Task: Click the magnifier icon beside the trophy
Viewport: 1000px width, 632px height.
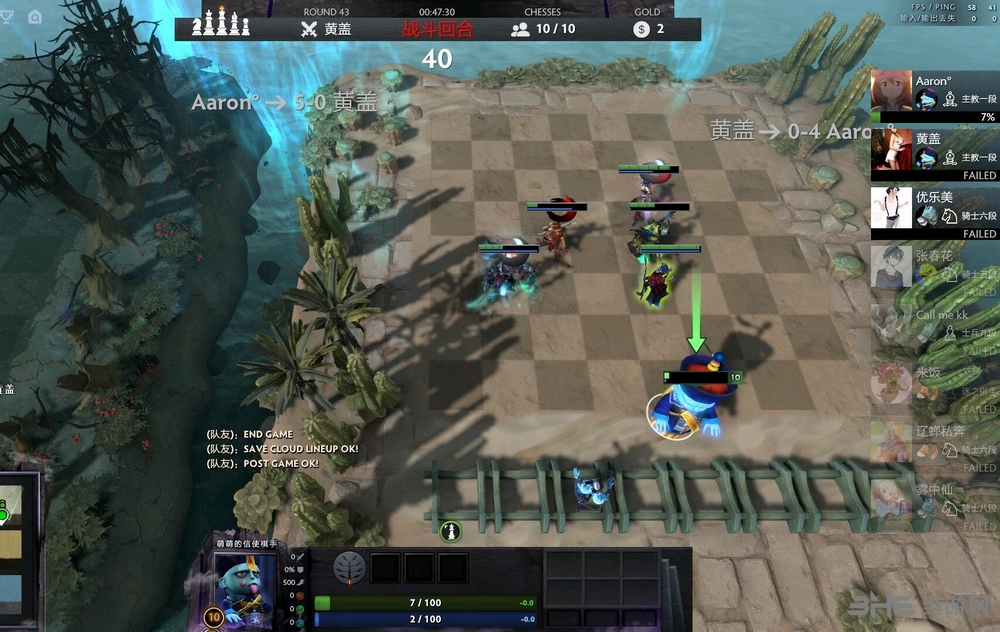Action: [x=35, y=16]
